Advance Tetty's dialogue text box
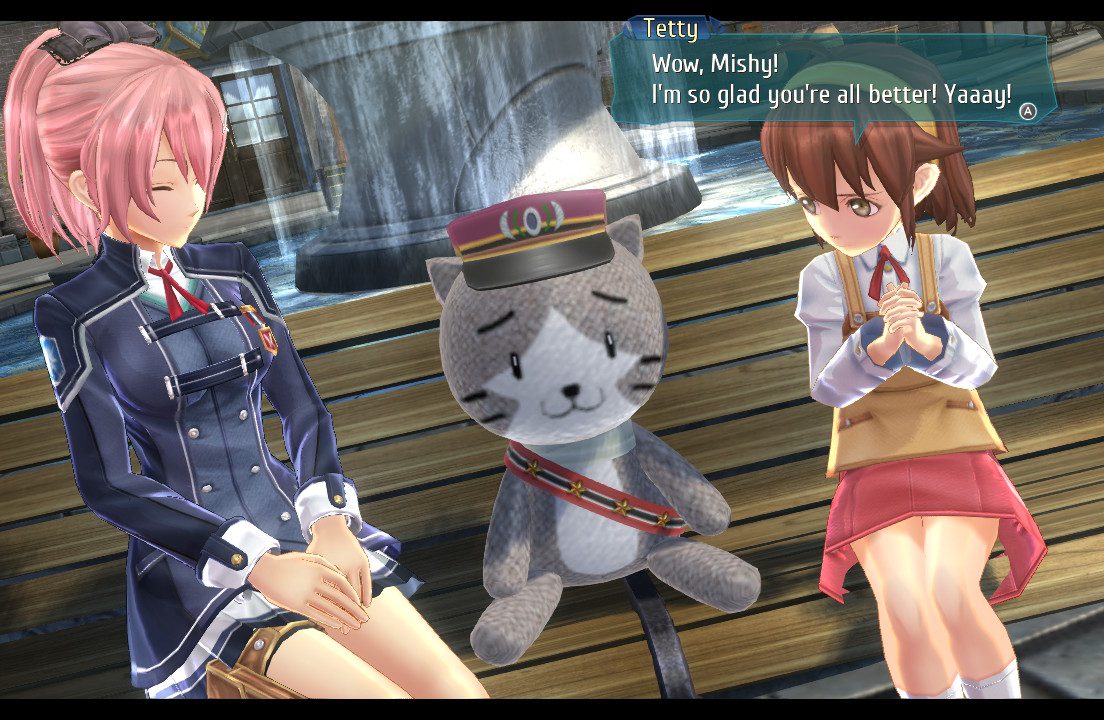The image size is (1104, 720). (1027, 111)
